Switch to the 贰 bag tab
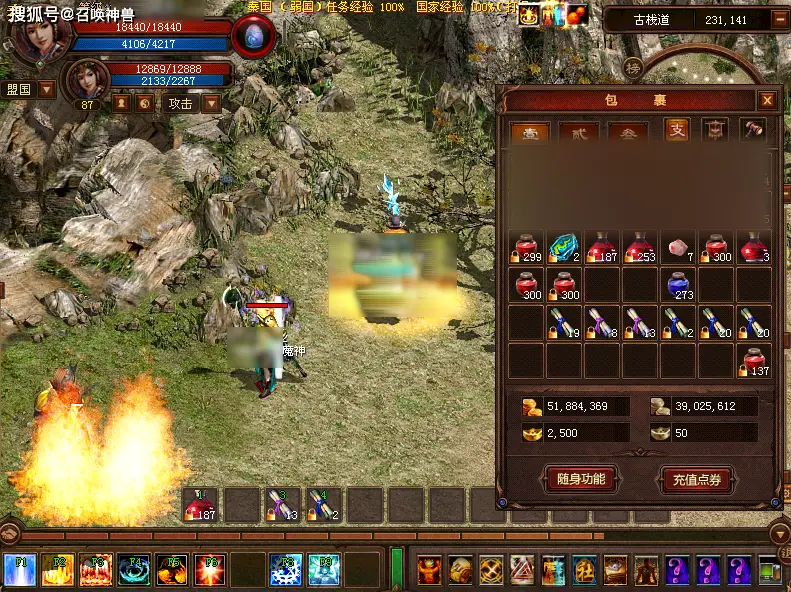The width and height of the screenshot is (791, 592). pyautogui.click(x=579, y=131)
